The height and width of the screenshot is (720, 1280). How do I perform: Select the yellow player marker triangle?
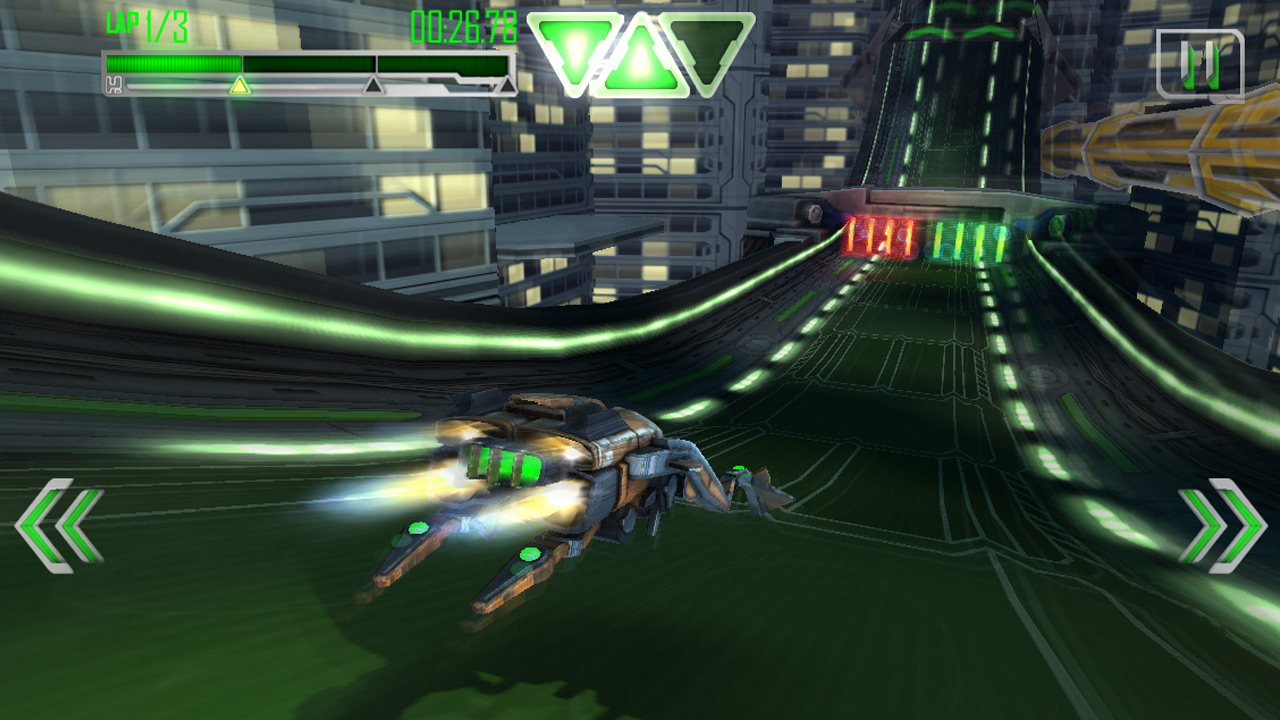pos(240,86)
